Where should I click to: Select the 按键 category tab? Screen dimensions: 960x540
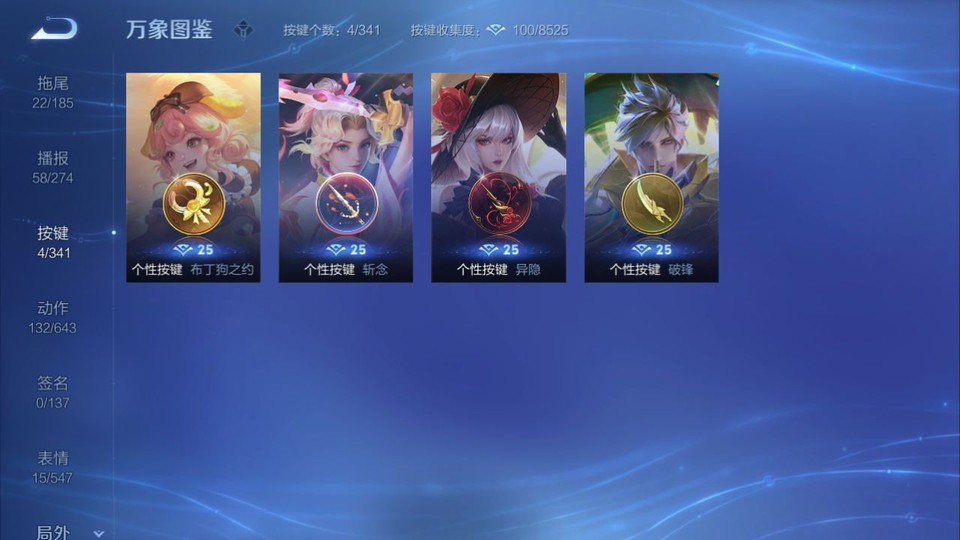click(54, 241)
